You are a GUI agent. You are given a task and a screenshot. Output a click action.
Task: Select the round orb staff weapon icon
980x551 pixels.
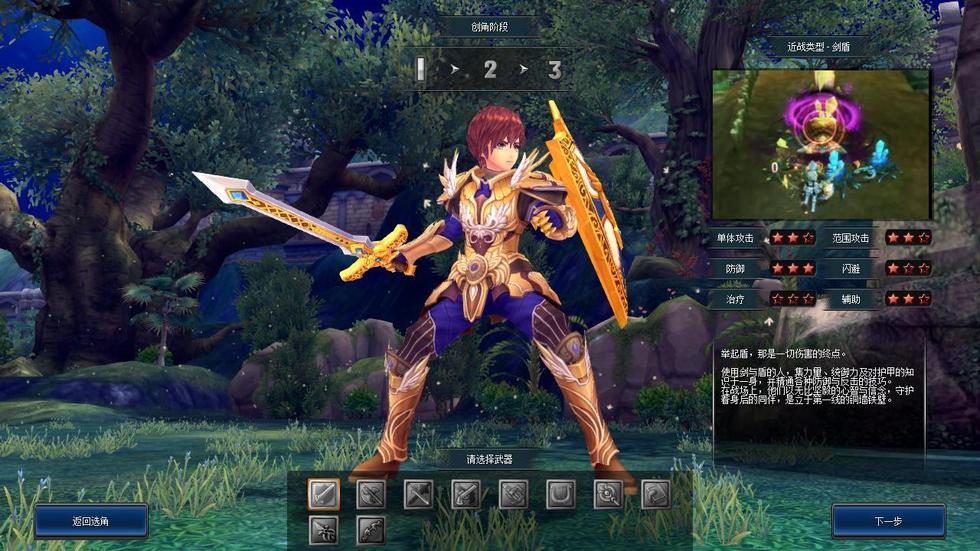pyautogui.click(x=608, y=494)
